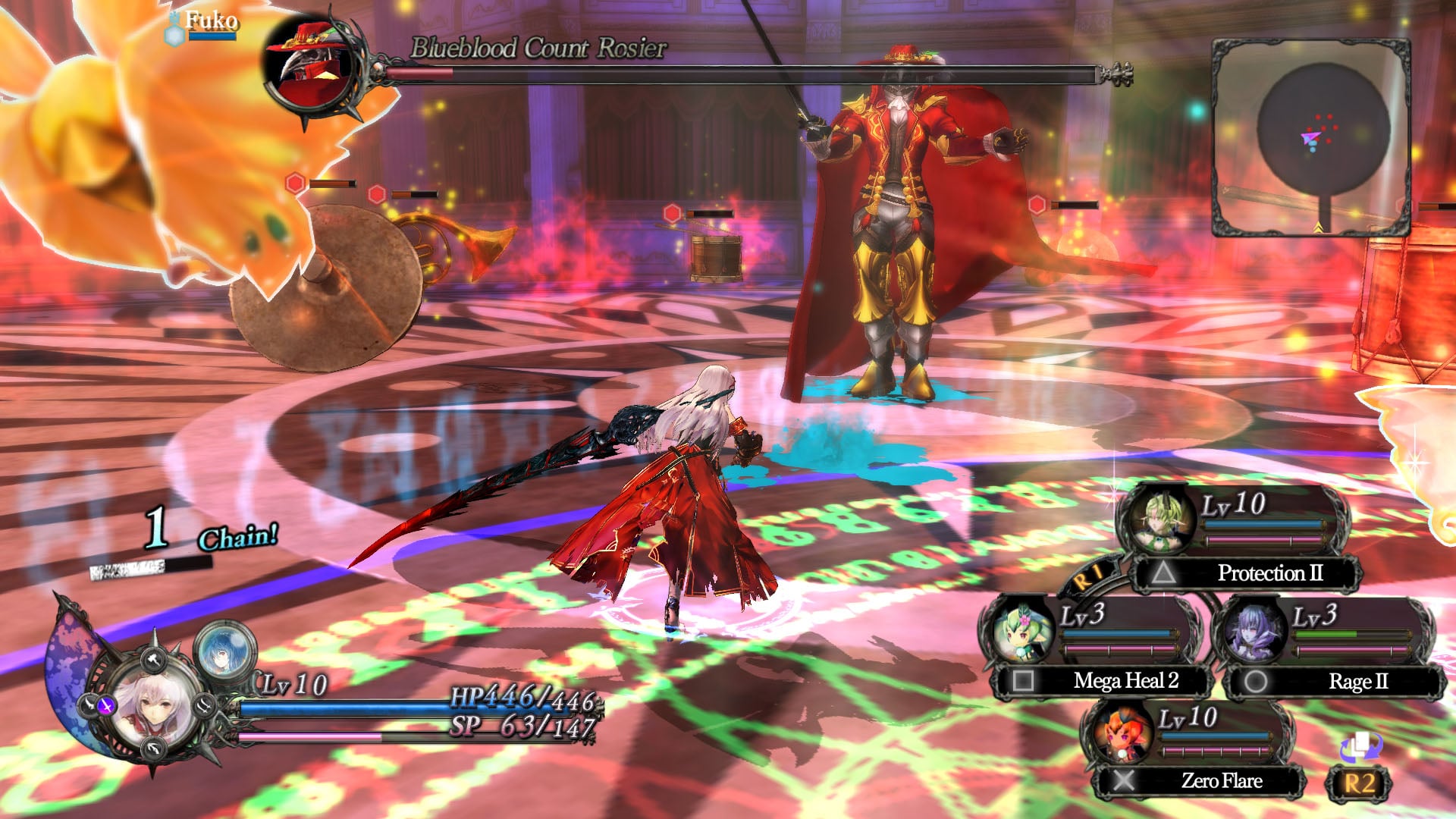The width and height of the screenshot is (1456, 819).
Task: Select the green fairy Lv 3 servan portrait
Action: (x=1022, y=631)
